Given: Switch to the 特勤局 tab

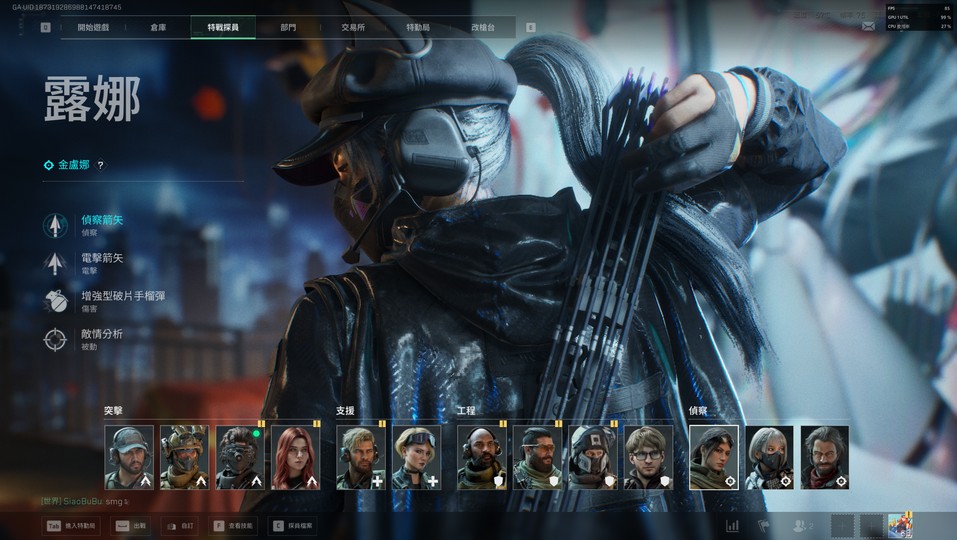Looking at the screenshot, I should [x=418, y=27].
